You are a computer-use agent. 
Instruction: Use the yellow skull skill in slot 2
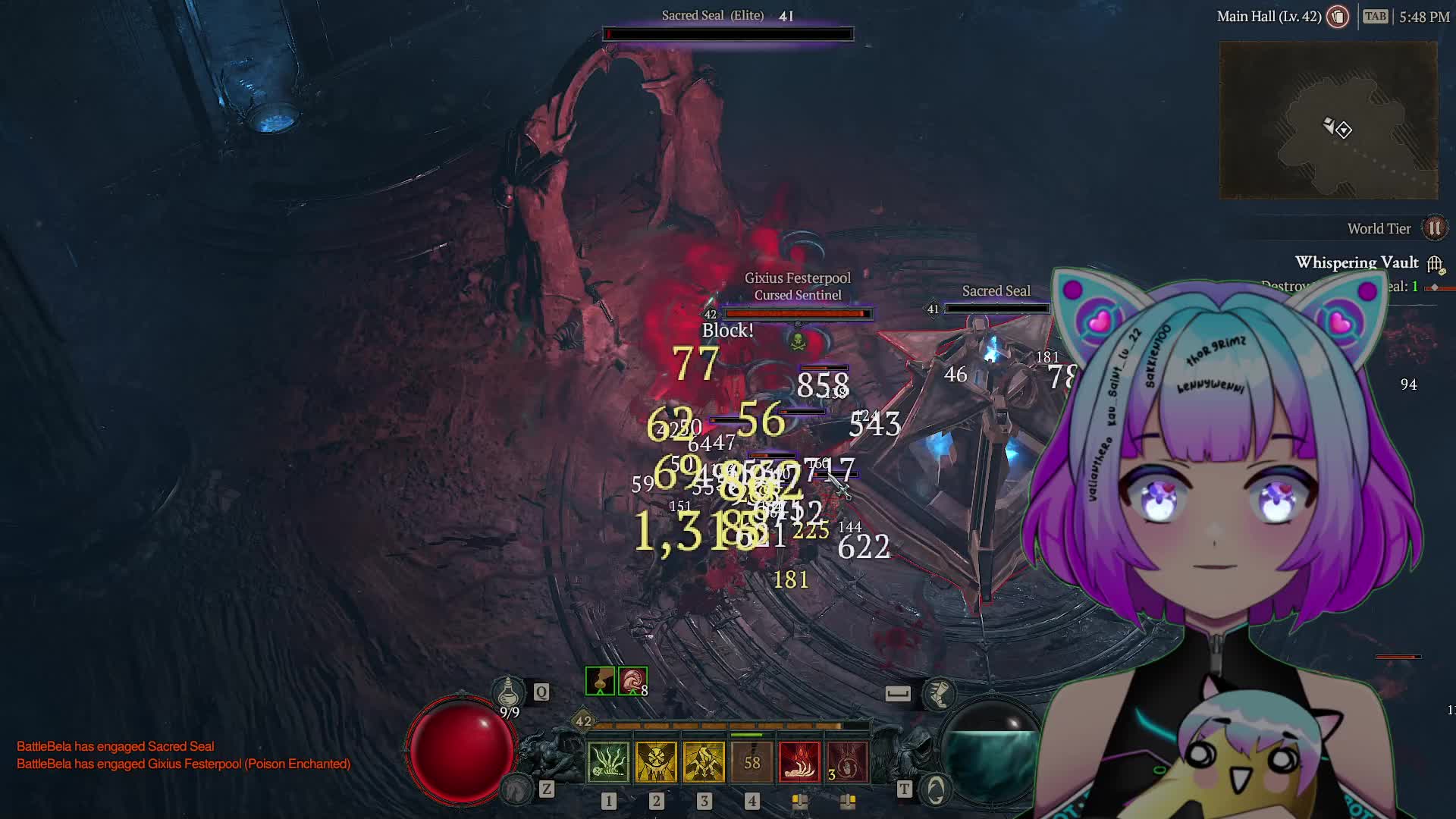(656, 761)
